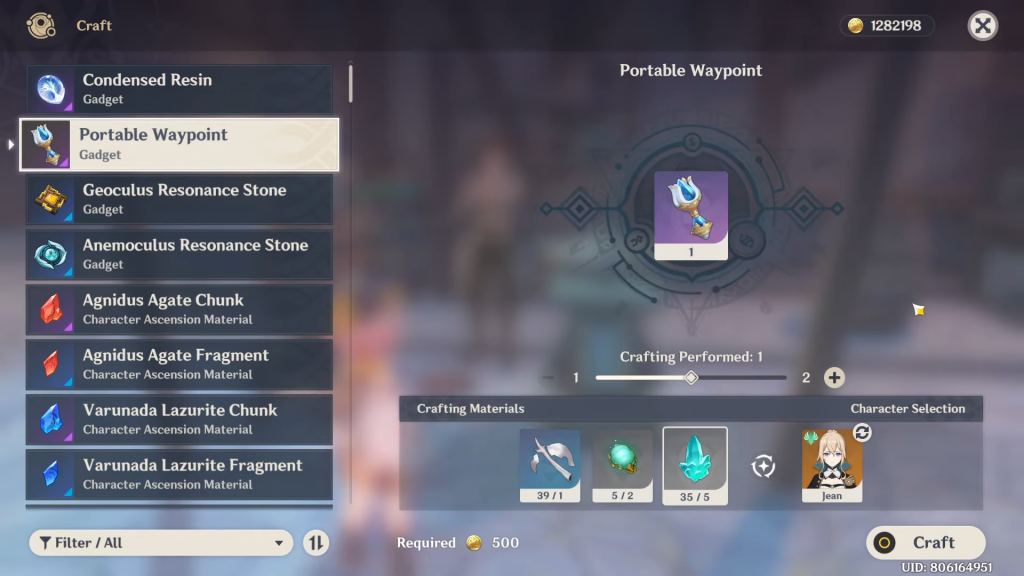Image resolution: width=1024 pixels, height=576 pixels.
Task: Close the Craft menu
Action: click(983, 26)
